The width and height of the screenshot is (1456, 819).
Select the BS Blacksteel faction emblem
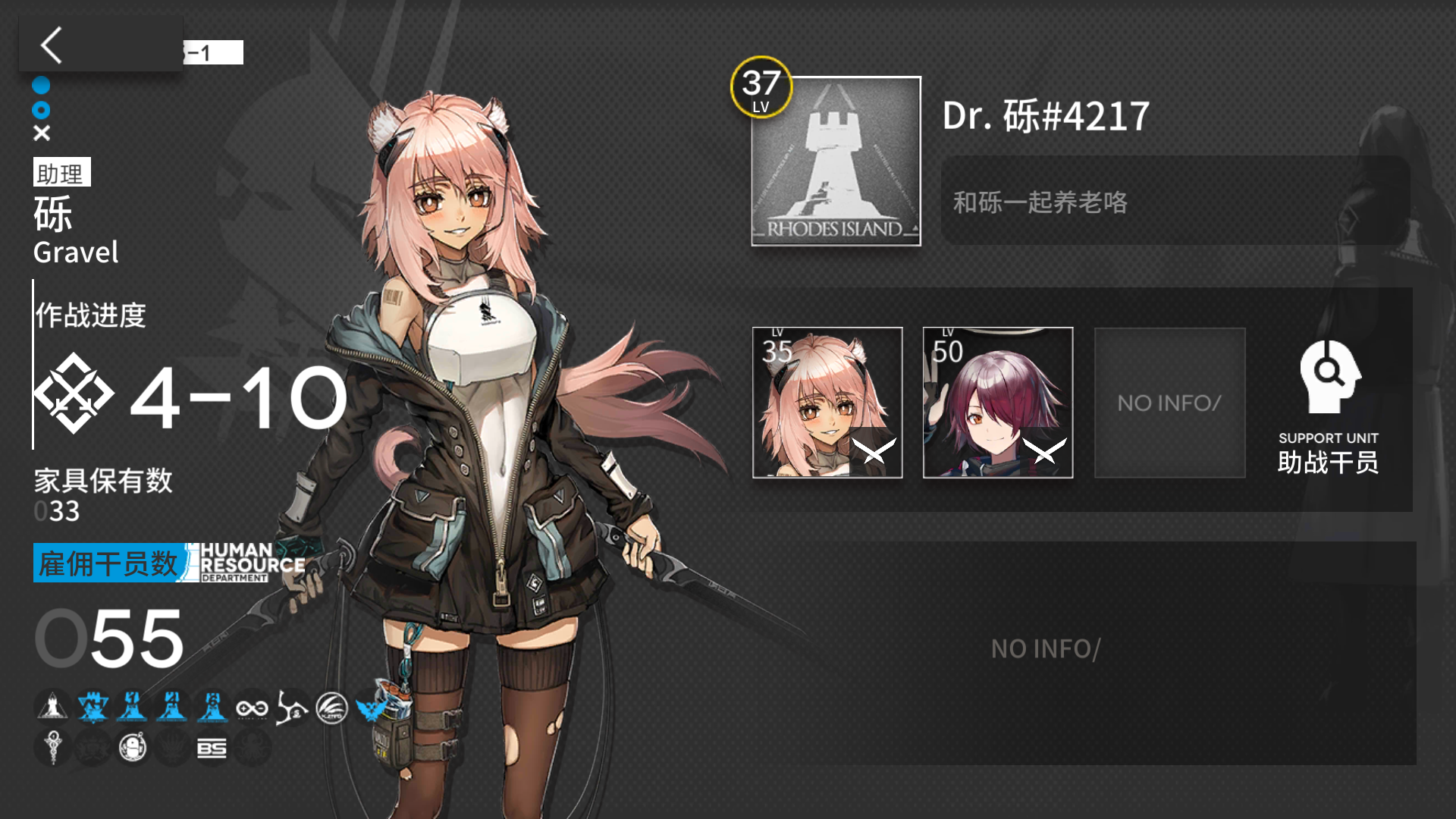pos(213,748)
